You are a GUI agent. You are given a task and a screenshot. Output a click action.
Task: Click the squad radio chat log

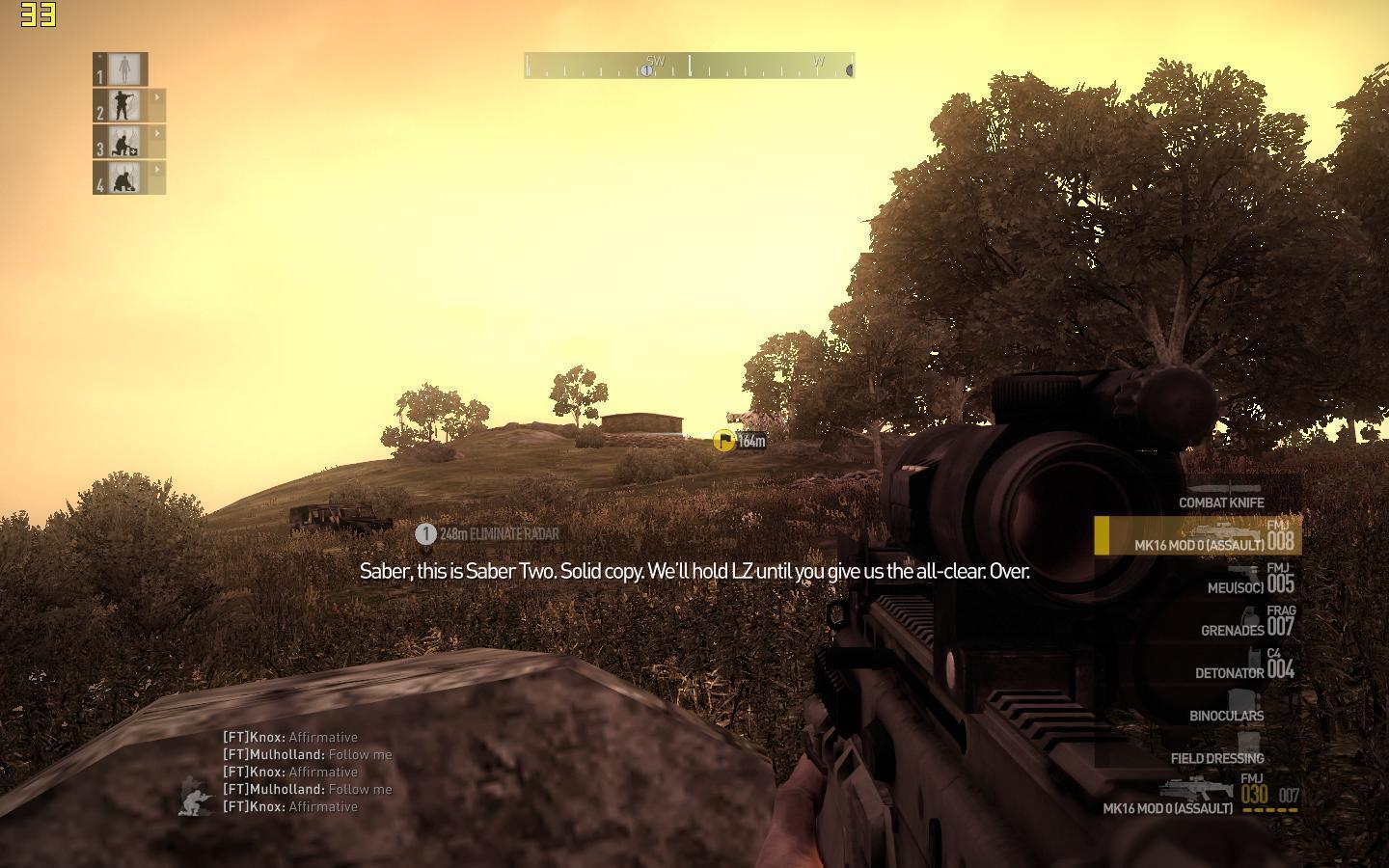point(308,772)
